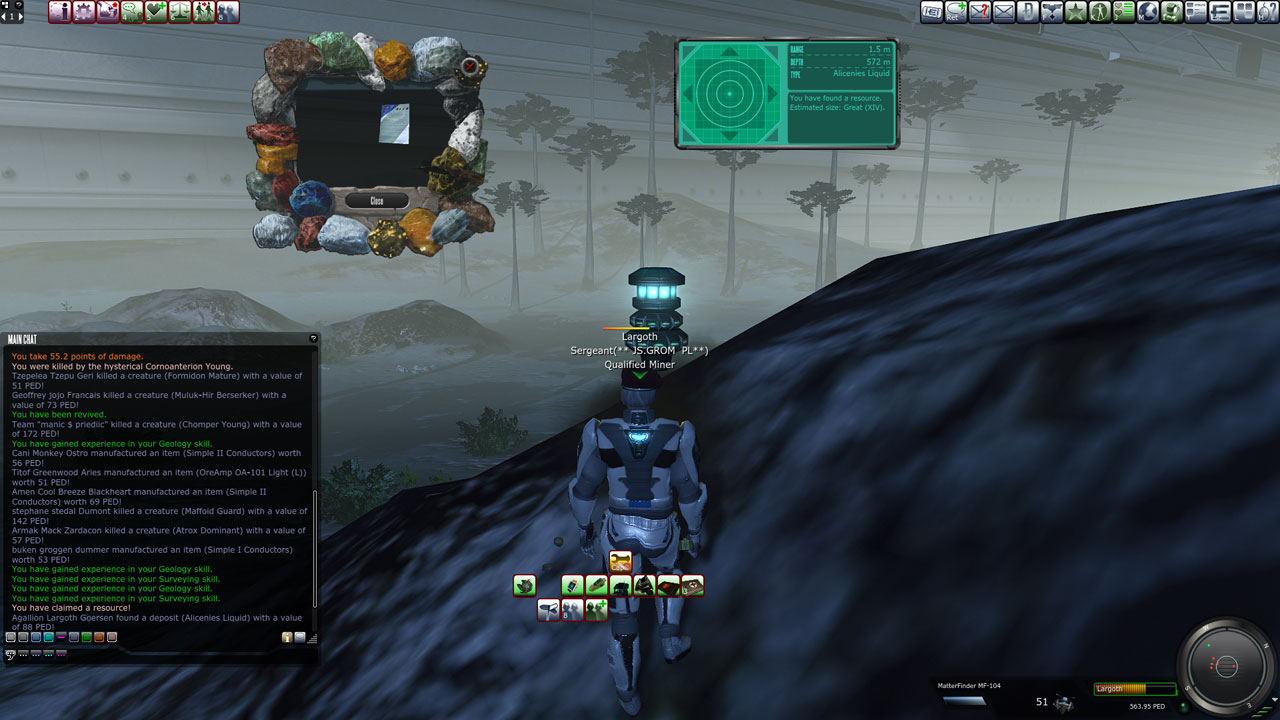1280x720 pixels.
Task: Open the balance scales icon
Action: click(180, 12)
